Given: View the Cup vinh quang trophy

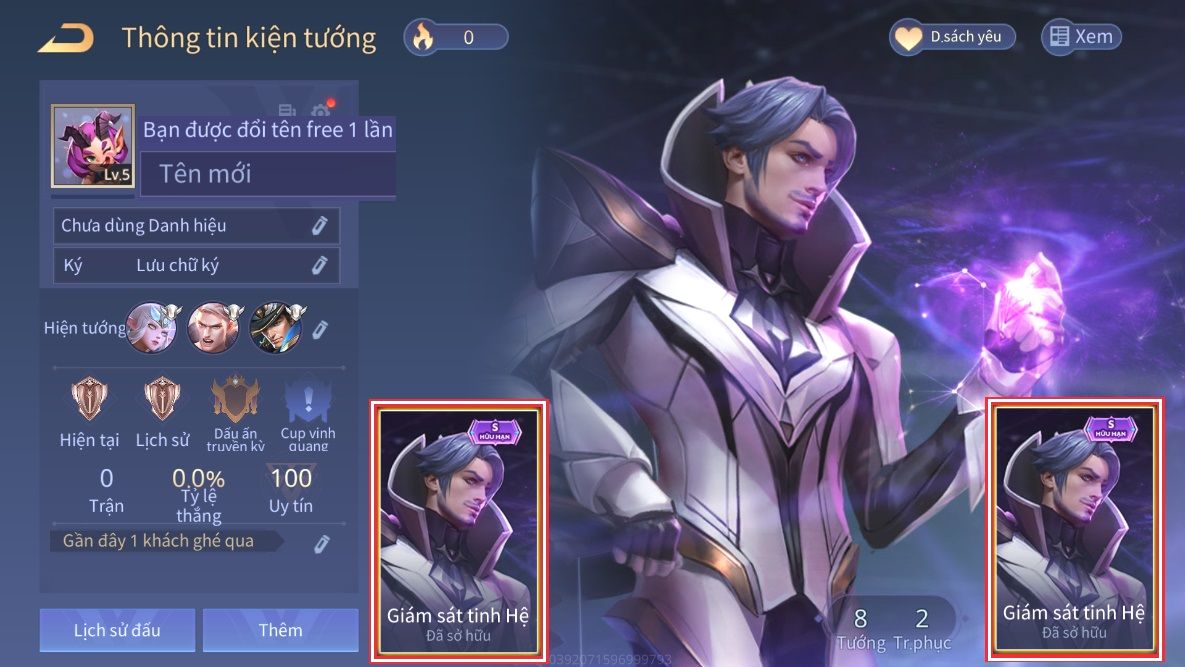Looking at the screenshot, I should (307, 402).
